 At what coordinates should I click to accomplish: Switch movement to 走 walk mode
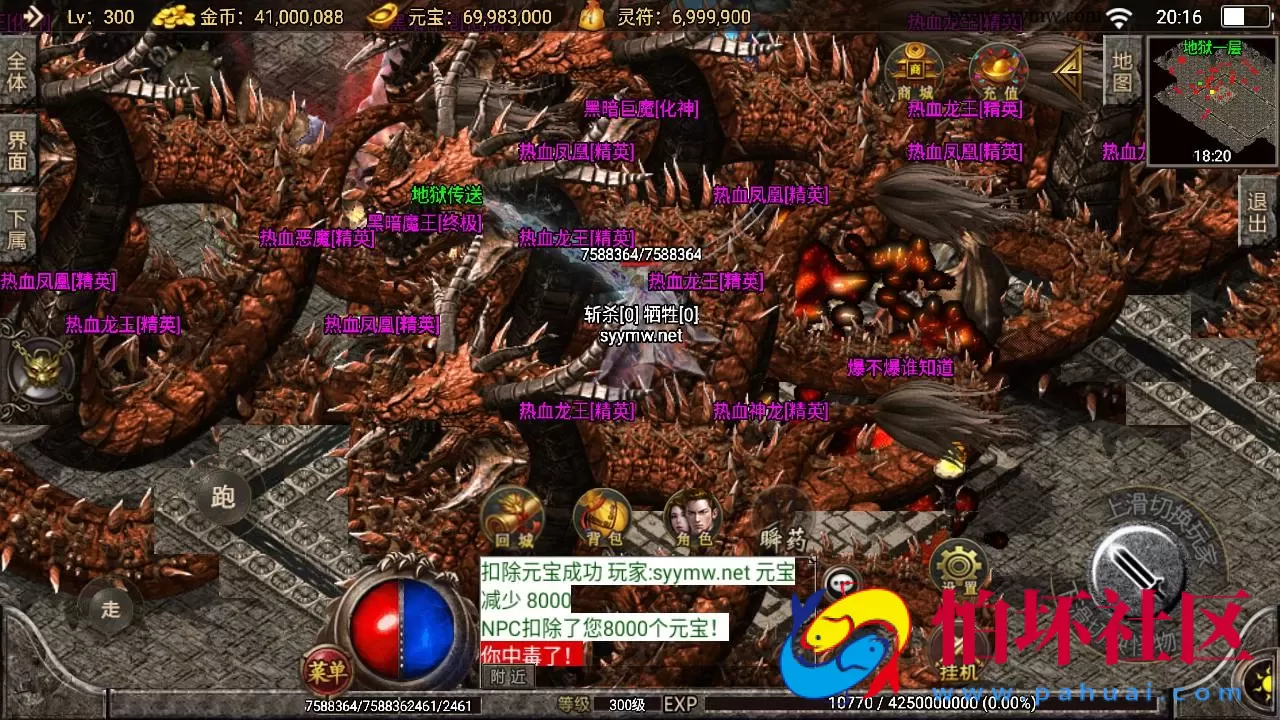point(110,608)
